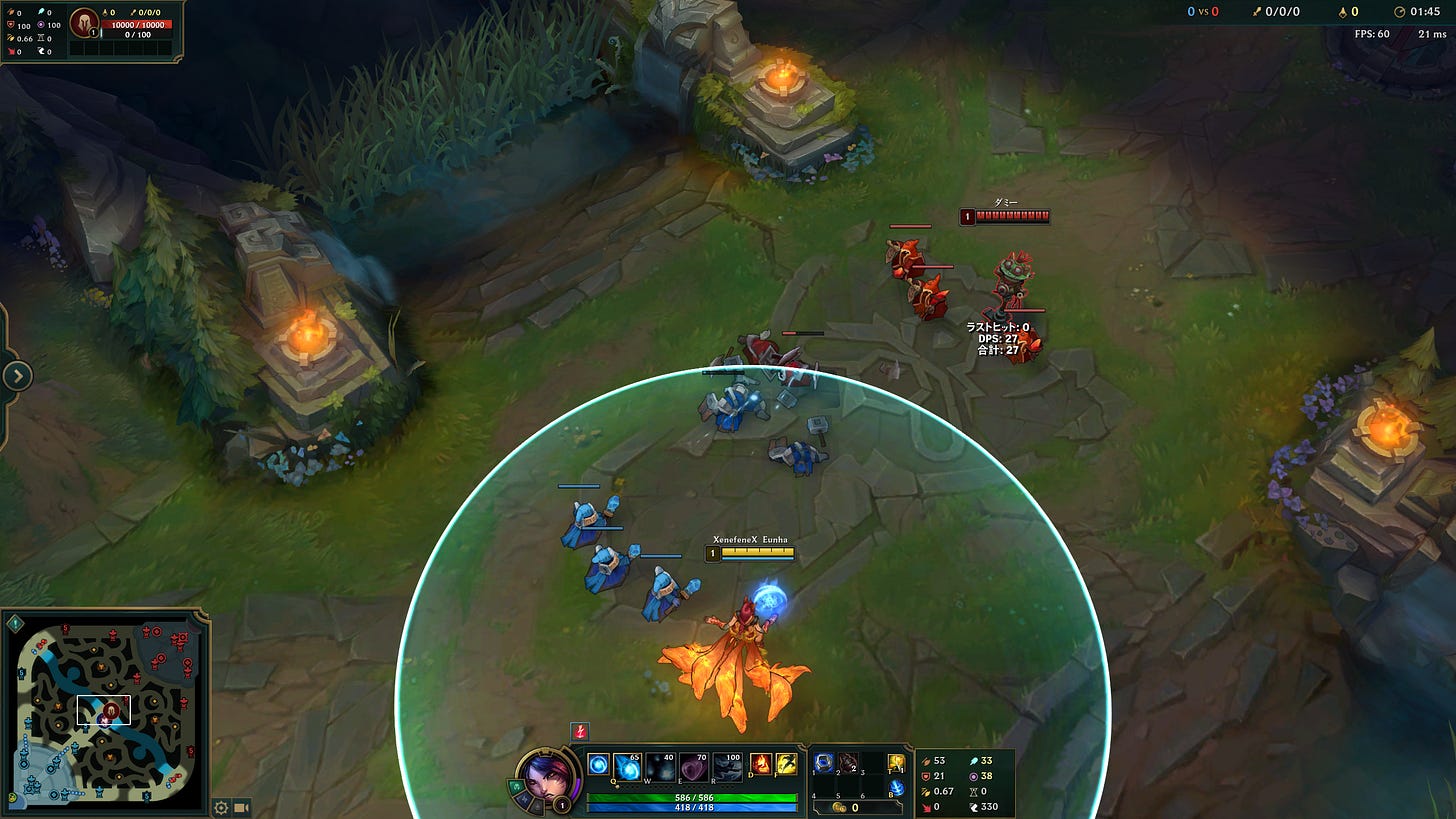This screenshot has width=1456, height=819.
Task: Click the R ultimate ability icon
Action: (x=726, y=765)
